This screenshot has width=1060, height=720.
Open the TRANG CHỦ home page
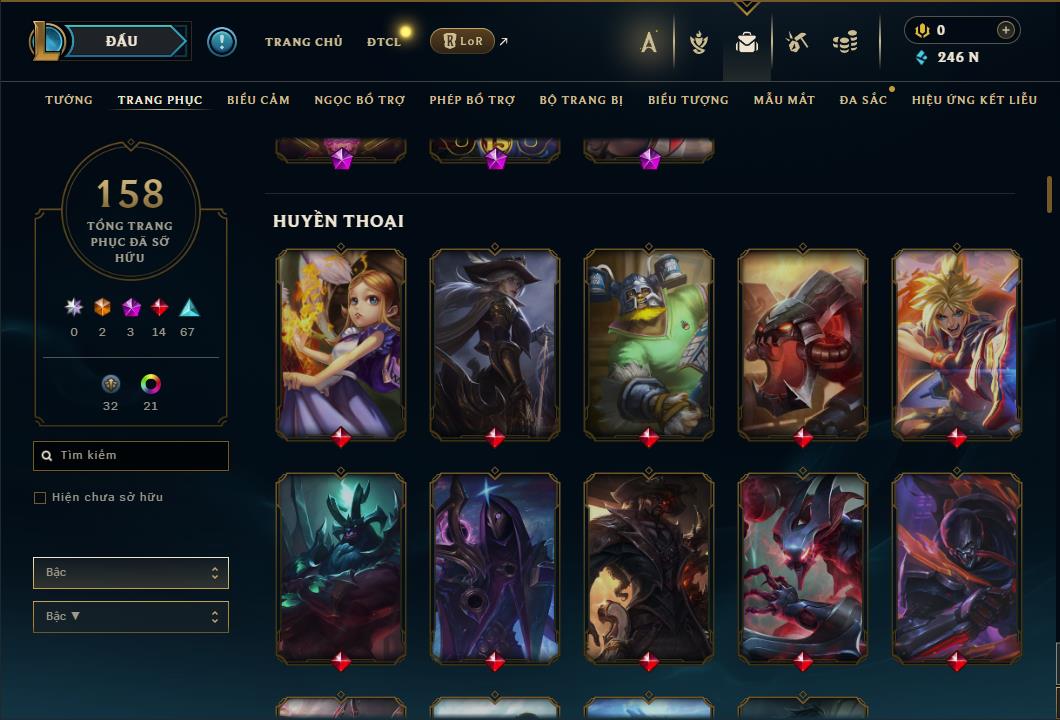(303, 42)
